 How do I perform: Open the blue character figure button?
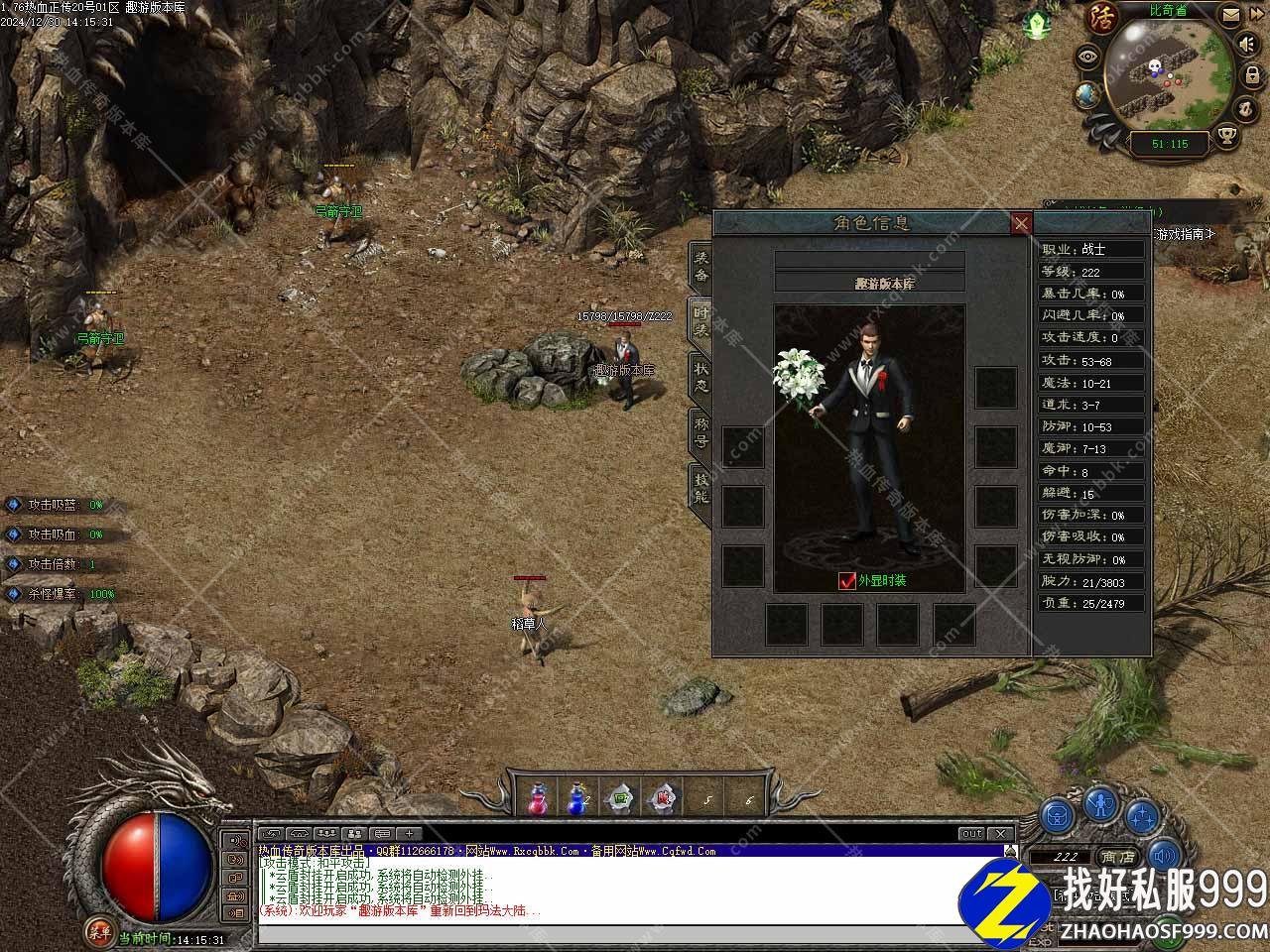coord(1100,802)
